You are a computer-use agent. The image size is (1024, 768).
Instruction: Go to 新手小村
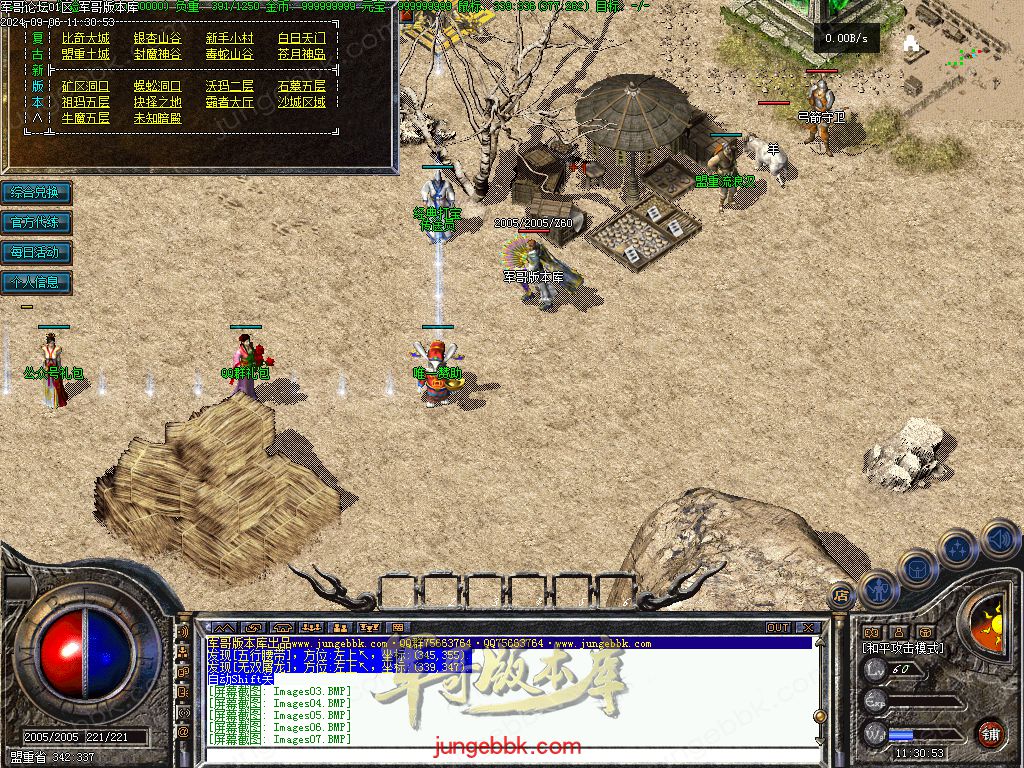(229, 39)
